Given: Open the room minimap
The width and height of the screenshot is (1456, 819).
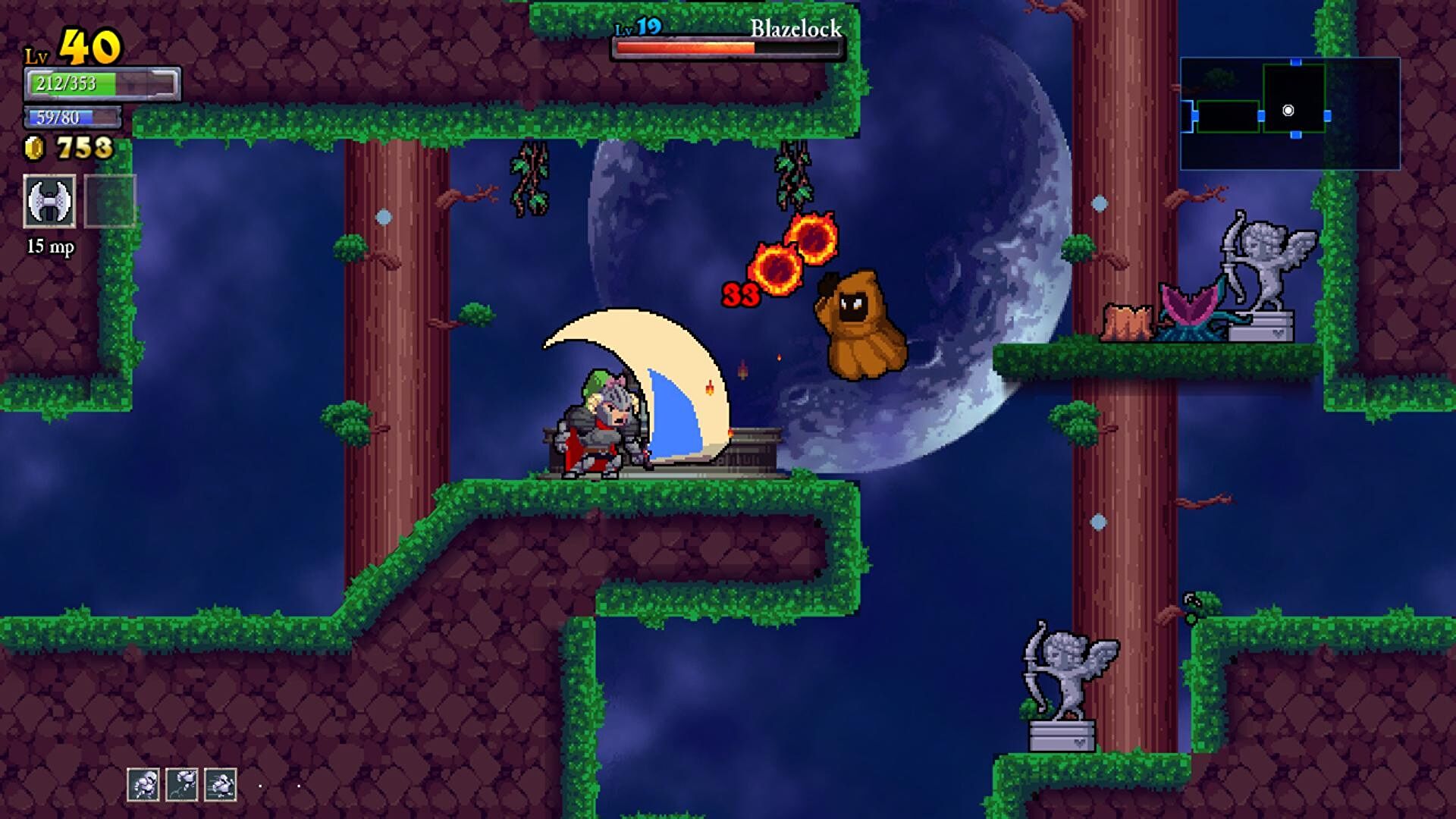Looking at the screenshot, I should 1290,113.
